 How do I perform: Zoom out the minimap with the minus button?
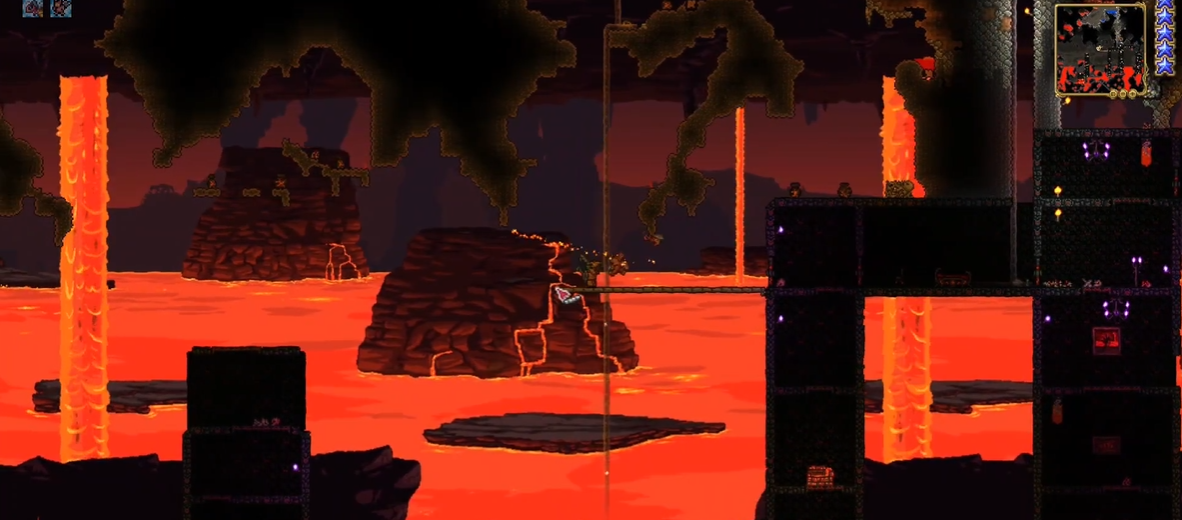pyautogui.click(x=1114, y=93)
